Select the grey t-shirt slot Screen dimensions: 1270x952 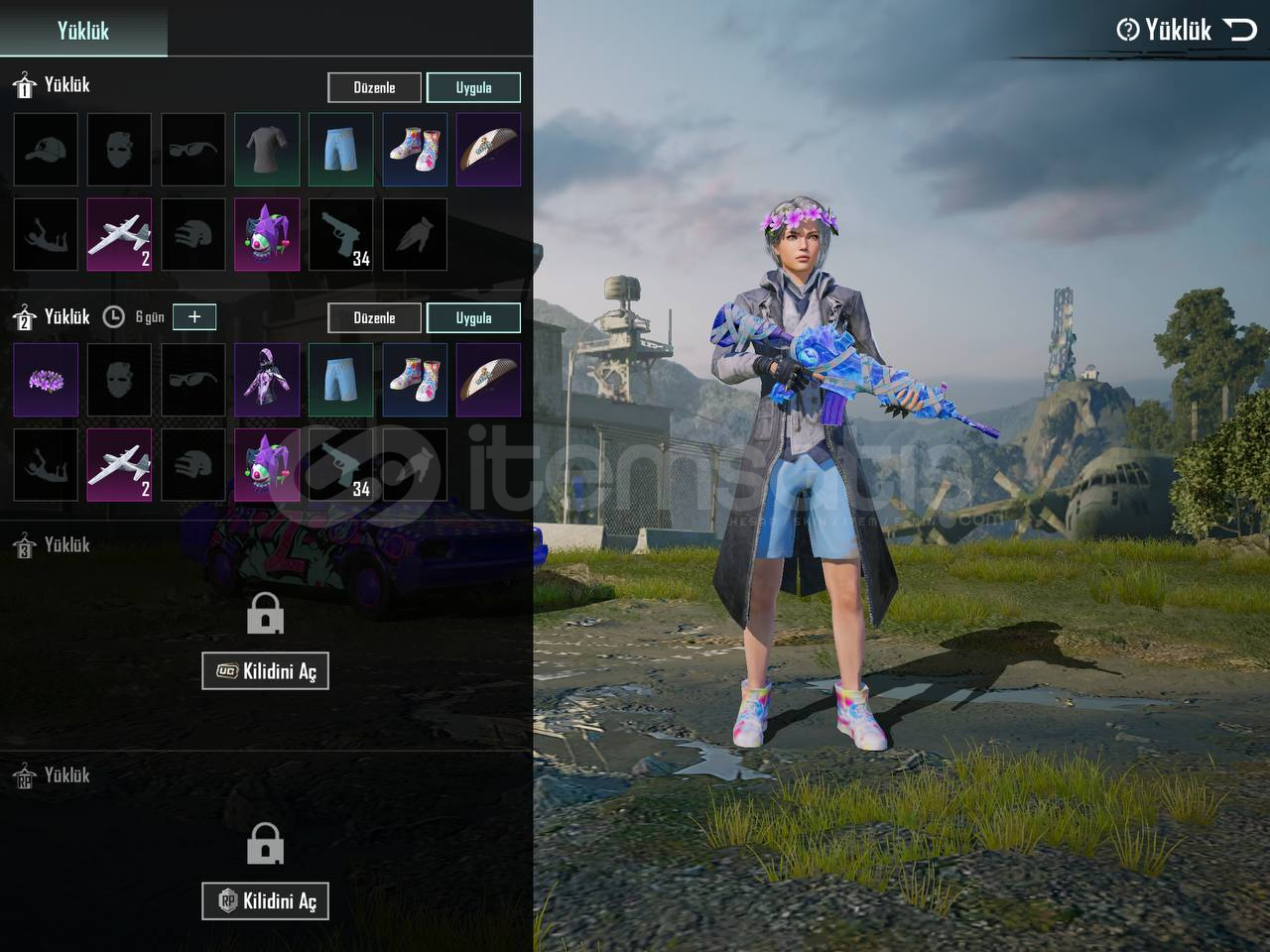coord(267,150)
